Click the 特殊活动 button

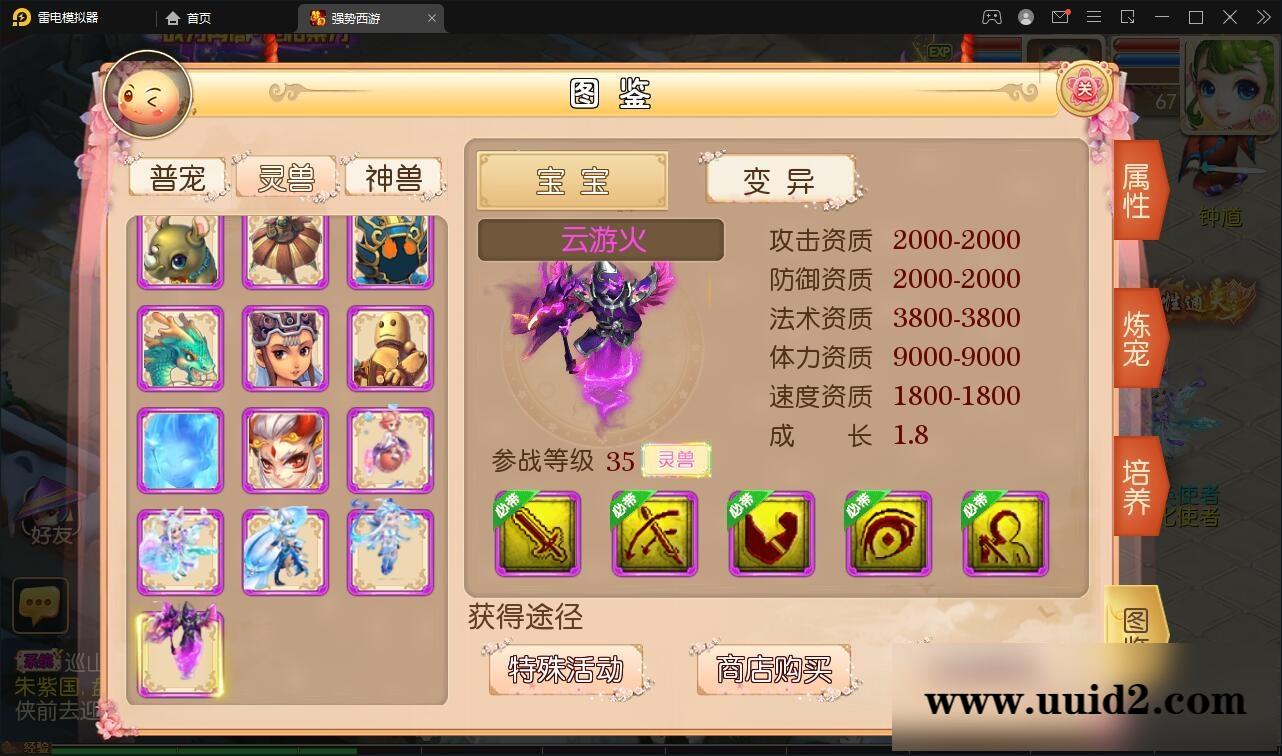click(x=568, y=671)
